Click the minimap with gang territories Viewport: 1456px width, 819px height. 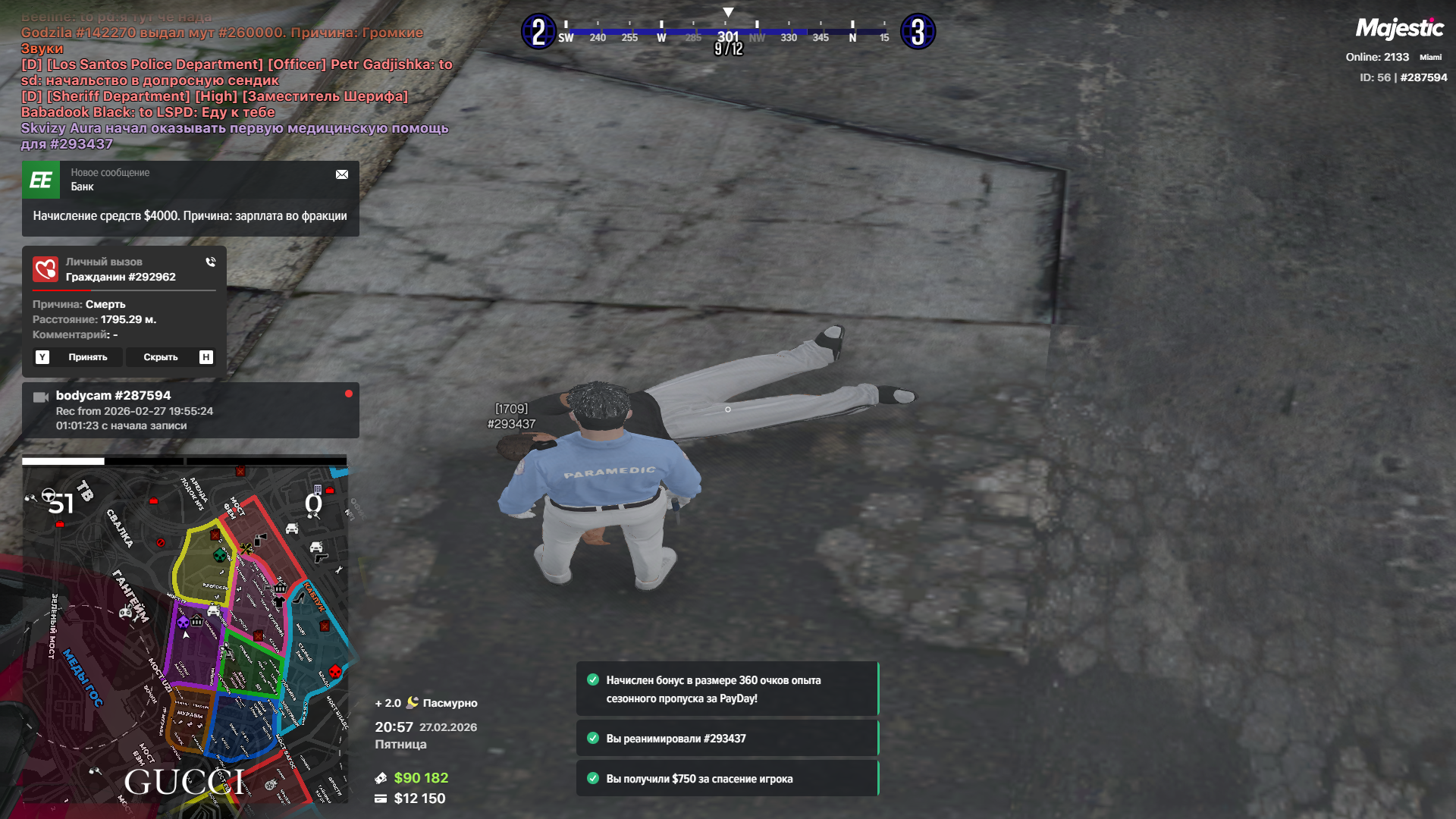pyautogui.click(x=184, y=633)
